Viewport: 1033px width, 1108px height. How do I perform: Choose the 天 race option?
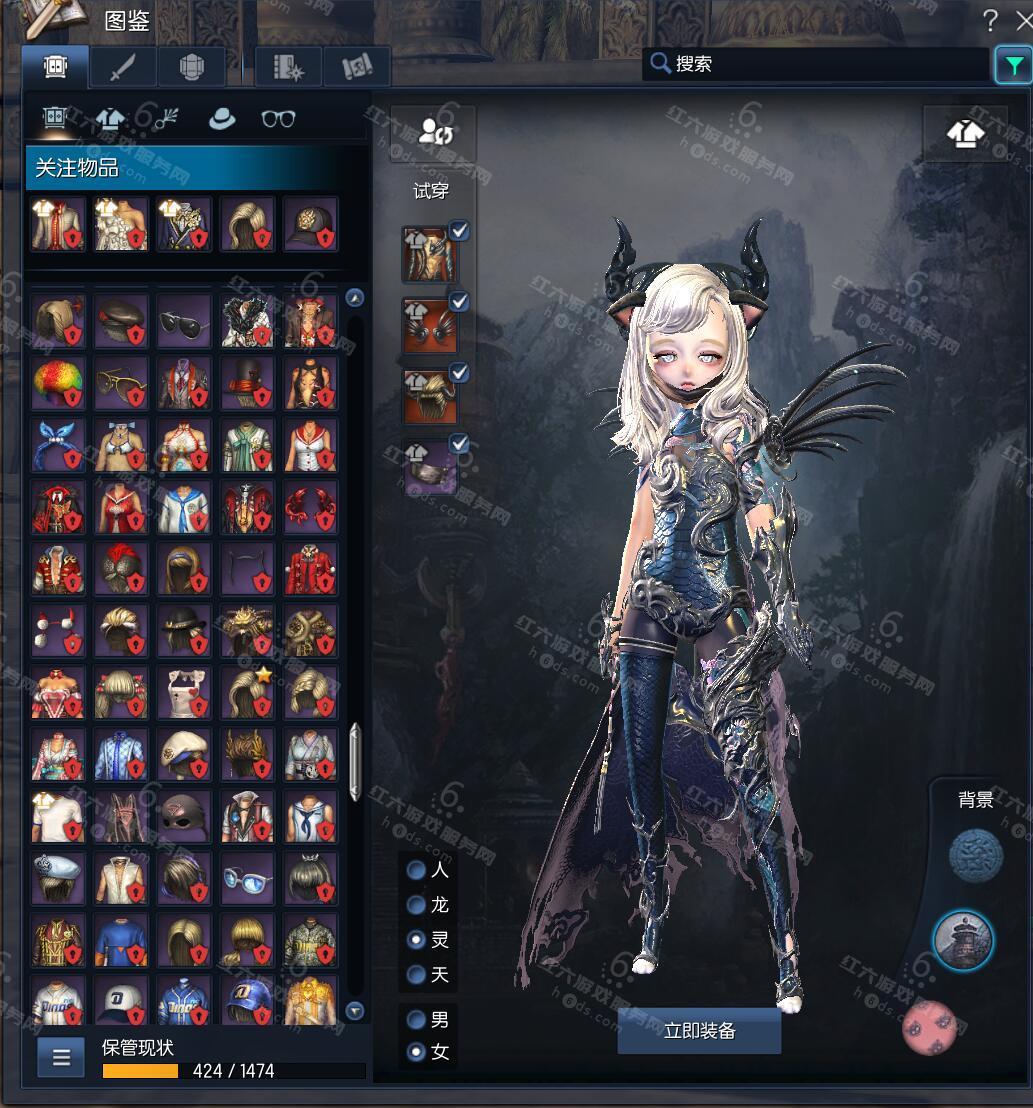tap(417, 974)
